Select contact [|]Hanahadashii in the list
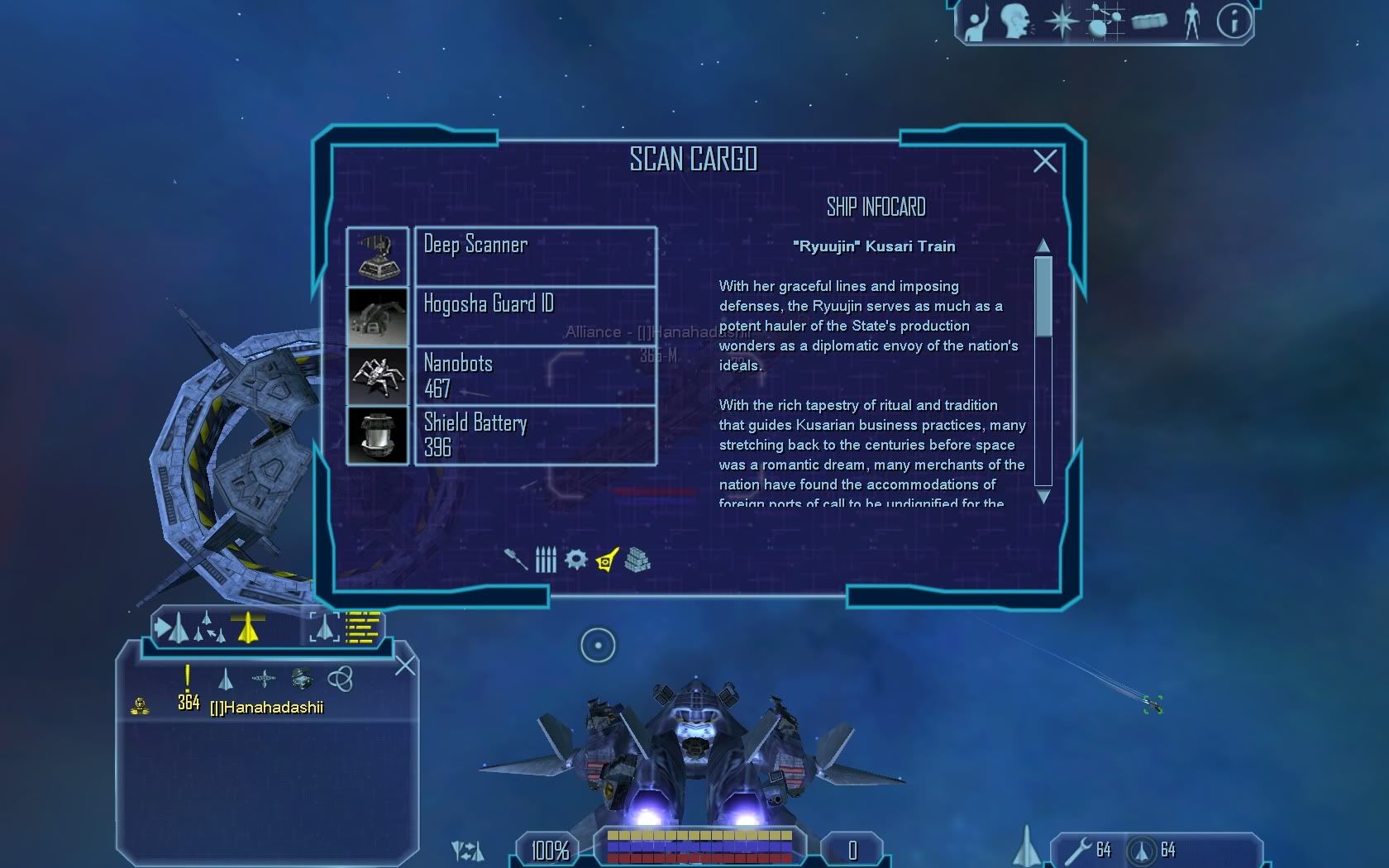 click(266, 708)
